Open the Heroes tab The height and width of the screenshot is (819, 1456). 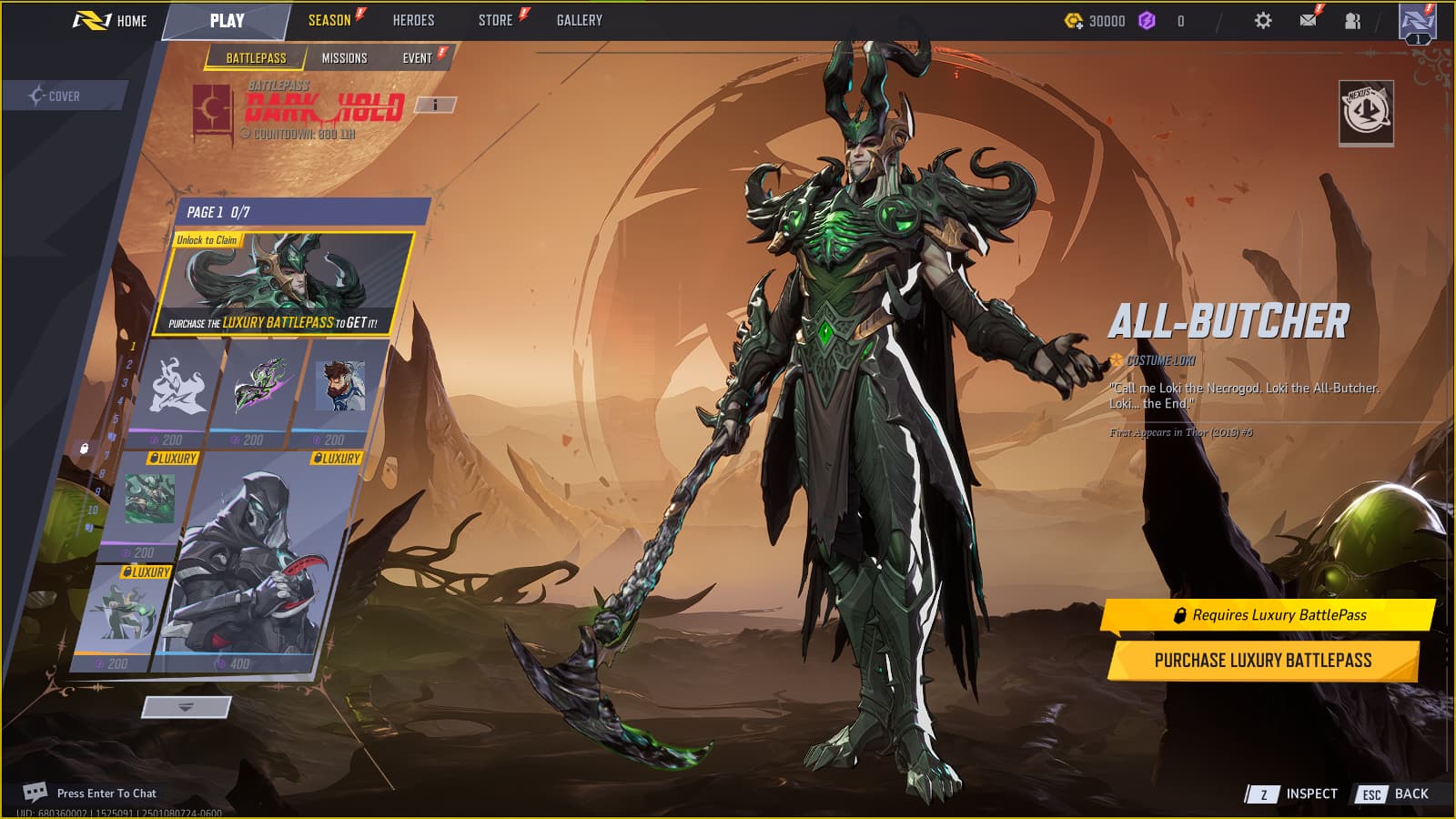click(x=413, y=20)
